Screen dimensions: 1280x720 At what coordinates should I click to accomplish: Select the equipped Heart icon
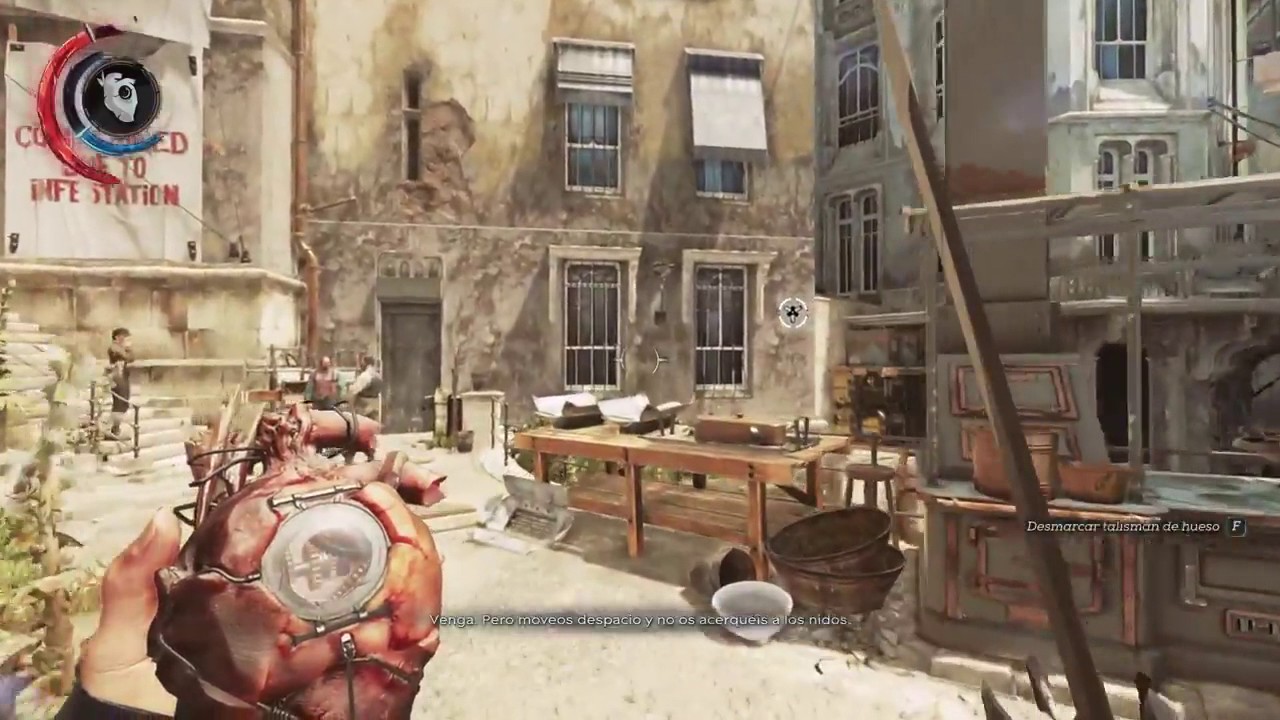[121, 98]
